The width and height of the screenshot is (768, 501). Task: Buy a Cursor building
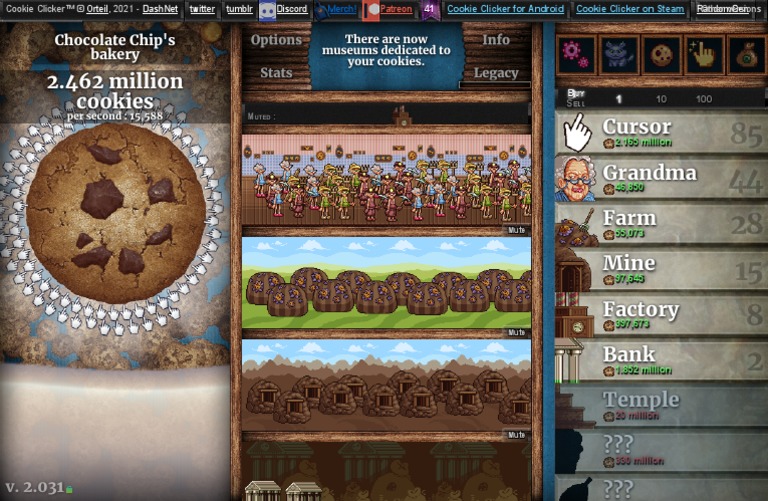[660, 133]
